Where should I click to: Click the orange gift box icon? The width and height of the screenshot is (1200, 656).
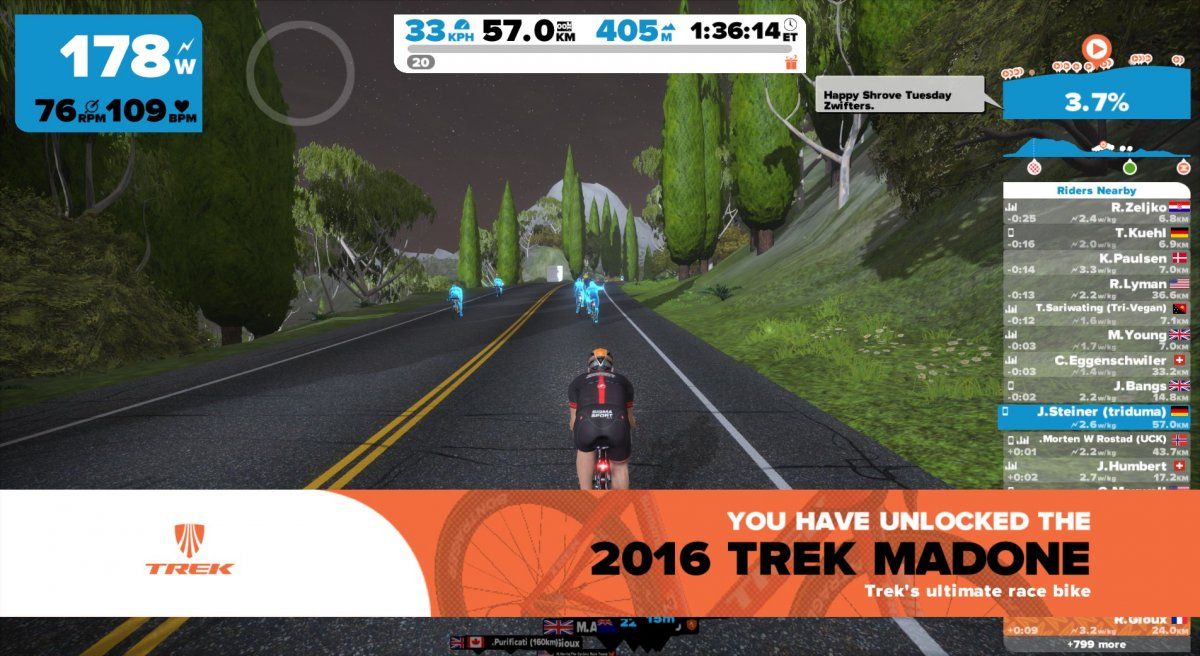pyautogui.click(x=792, y=62)
